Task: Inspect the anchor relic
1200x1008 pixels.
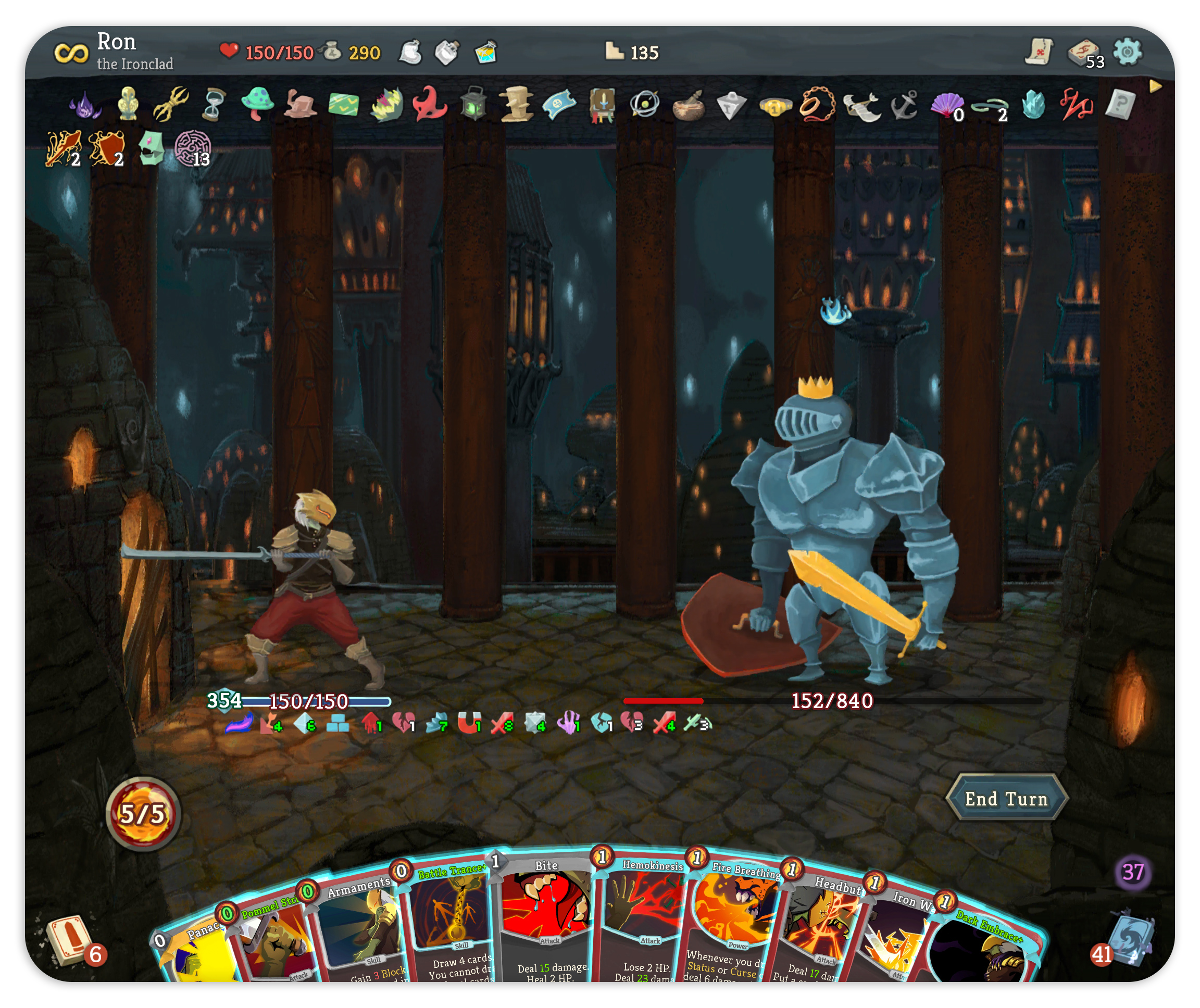Action: point(905,105)
